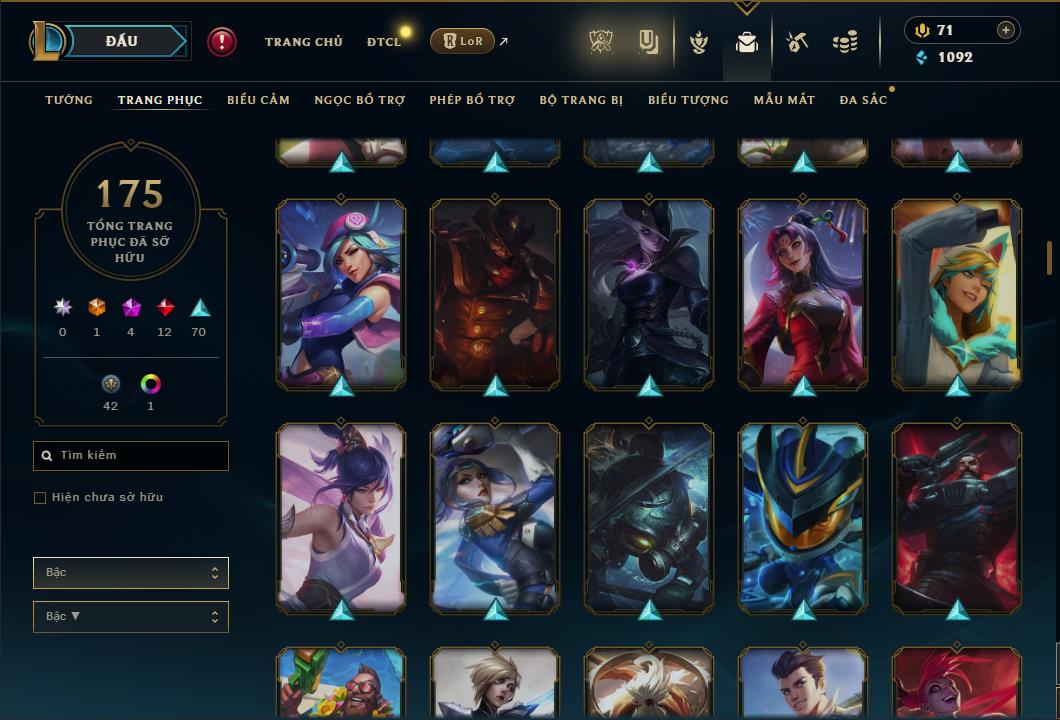Go to TRANG CHỦ home page
This screenshot has height=720, width=1060.
tap(303, 42)
